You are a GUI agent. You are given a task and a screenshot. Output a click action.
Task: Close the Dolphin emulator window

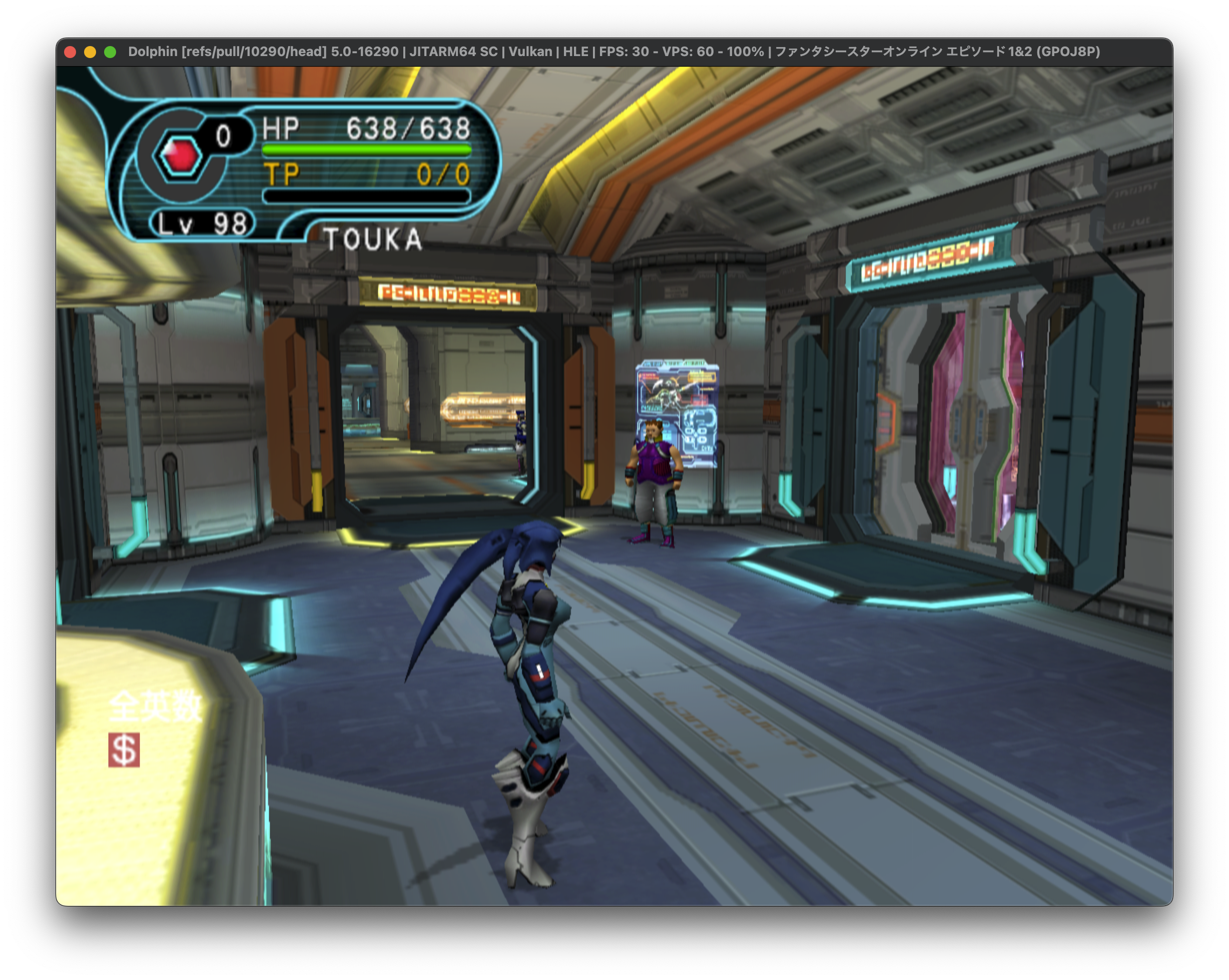[71, 52]
